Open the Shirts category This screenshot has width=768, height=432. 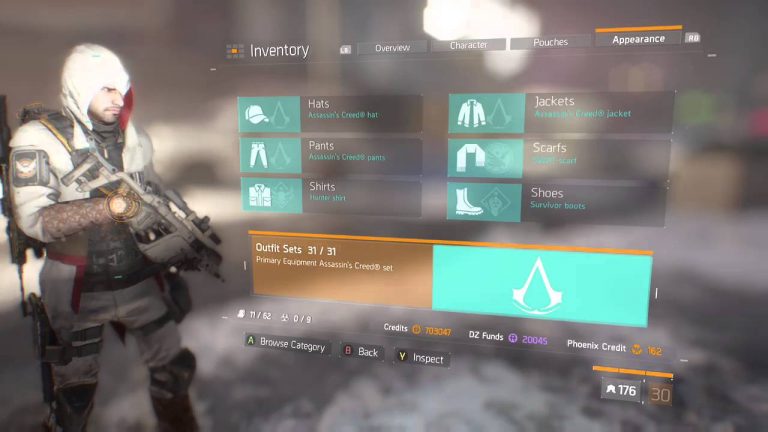[330, 194]
